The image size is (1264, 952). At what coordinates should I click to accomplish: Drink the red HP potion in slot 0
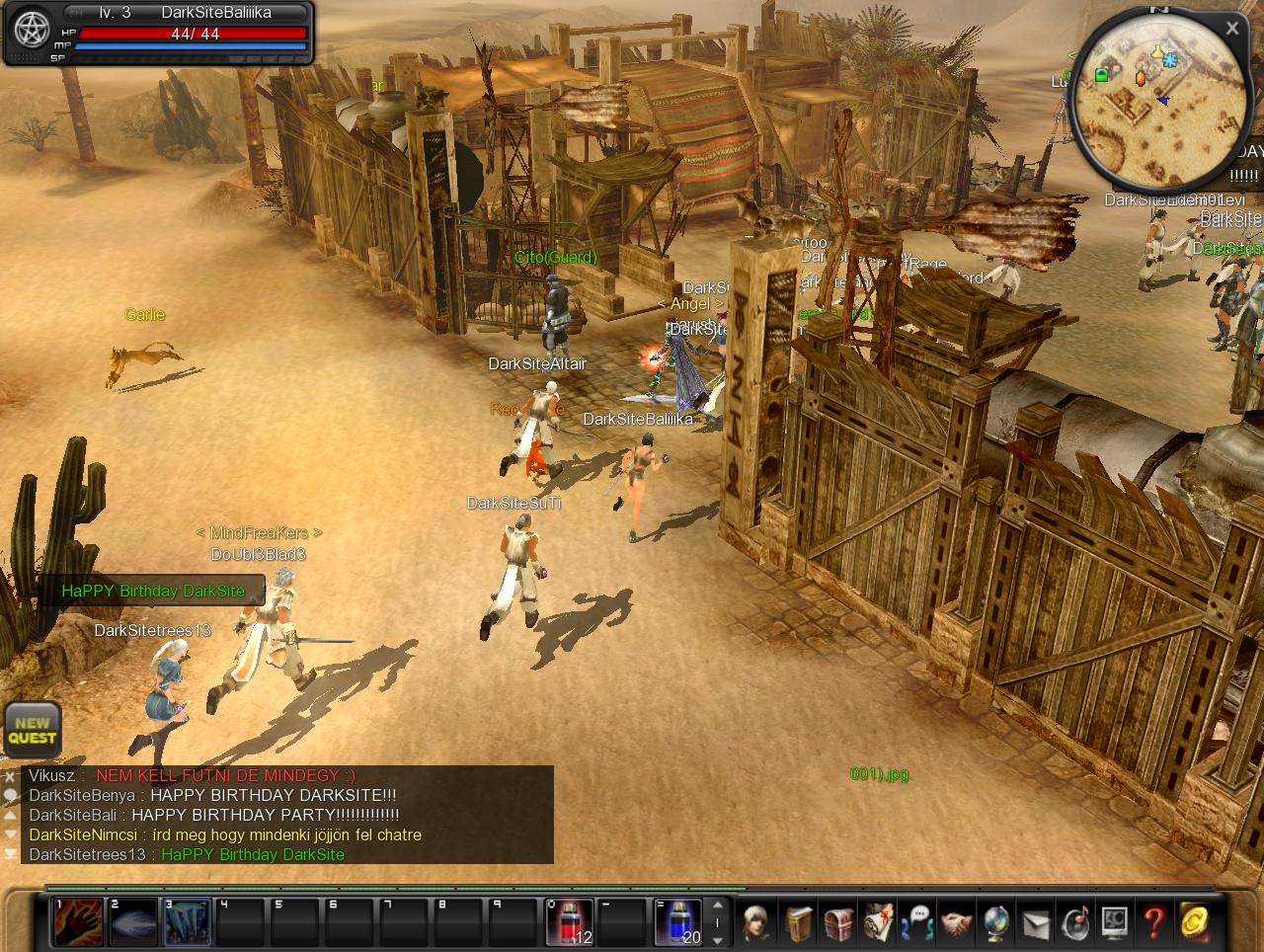pyautogui.click(x=570, y=922)
